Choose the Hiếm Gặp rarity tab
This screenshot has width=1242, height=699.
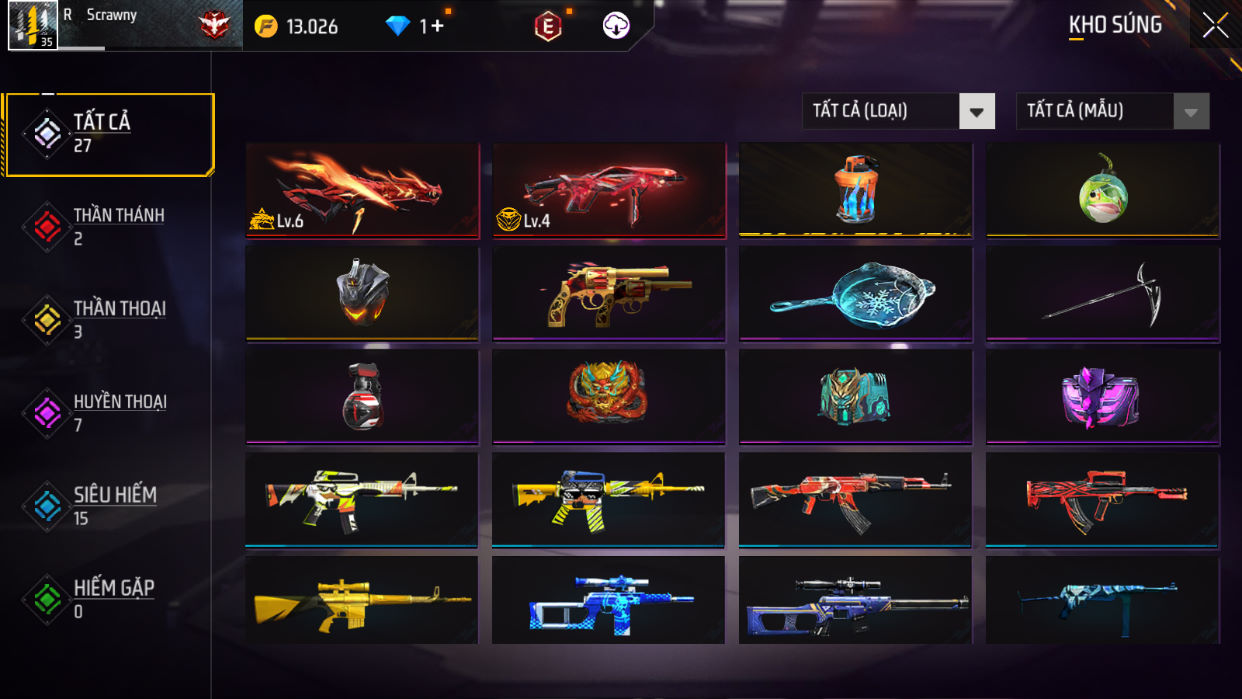[110, 599]
